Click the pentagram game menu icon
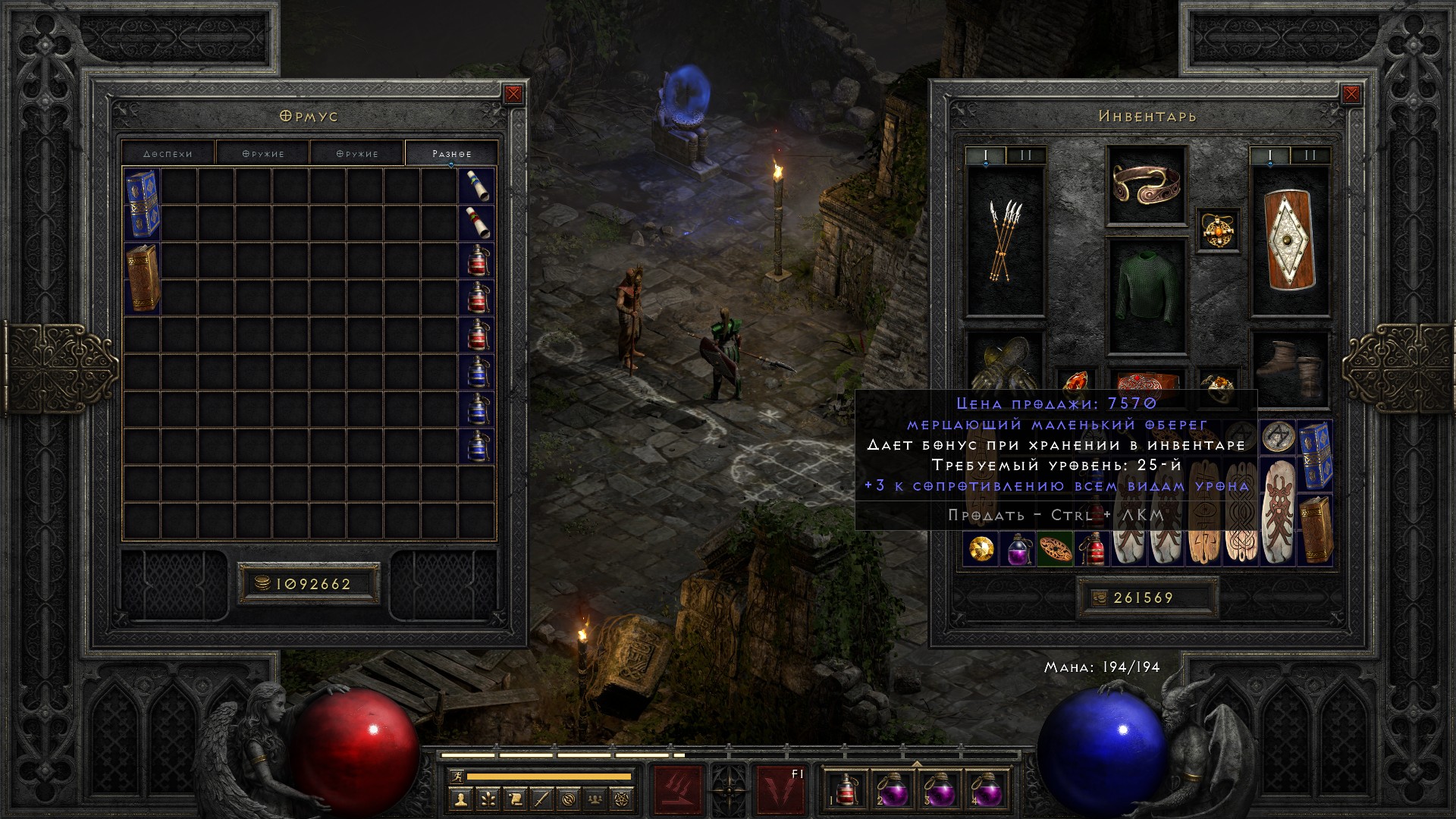1456x819 pixels. [x=623, y=799]
